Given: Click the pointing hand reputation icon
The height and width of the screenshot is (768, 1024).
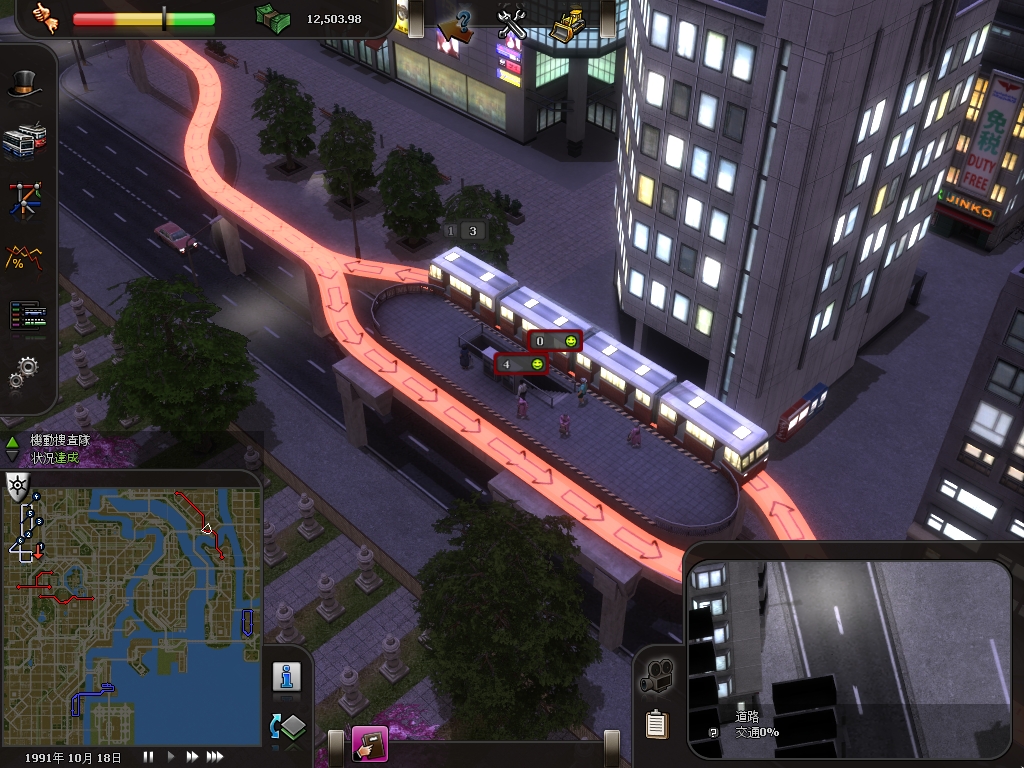Looking at the screenshot, I should 43,17.
